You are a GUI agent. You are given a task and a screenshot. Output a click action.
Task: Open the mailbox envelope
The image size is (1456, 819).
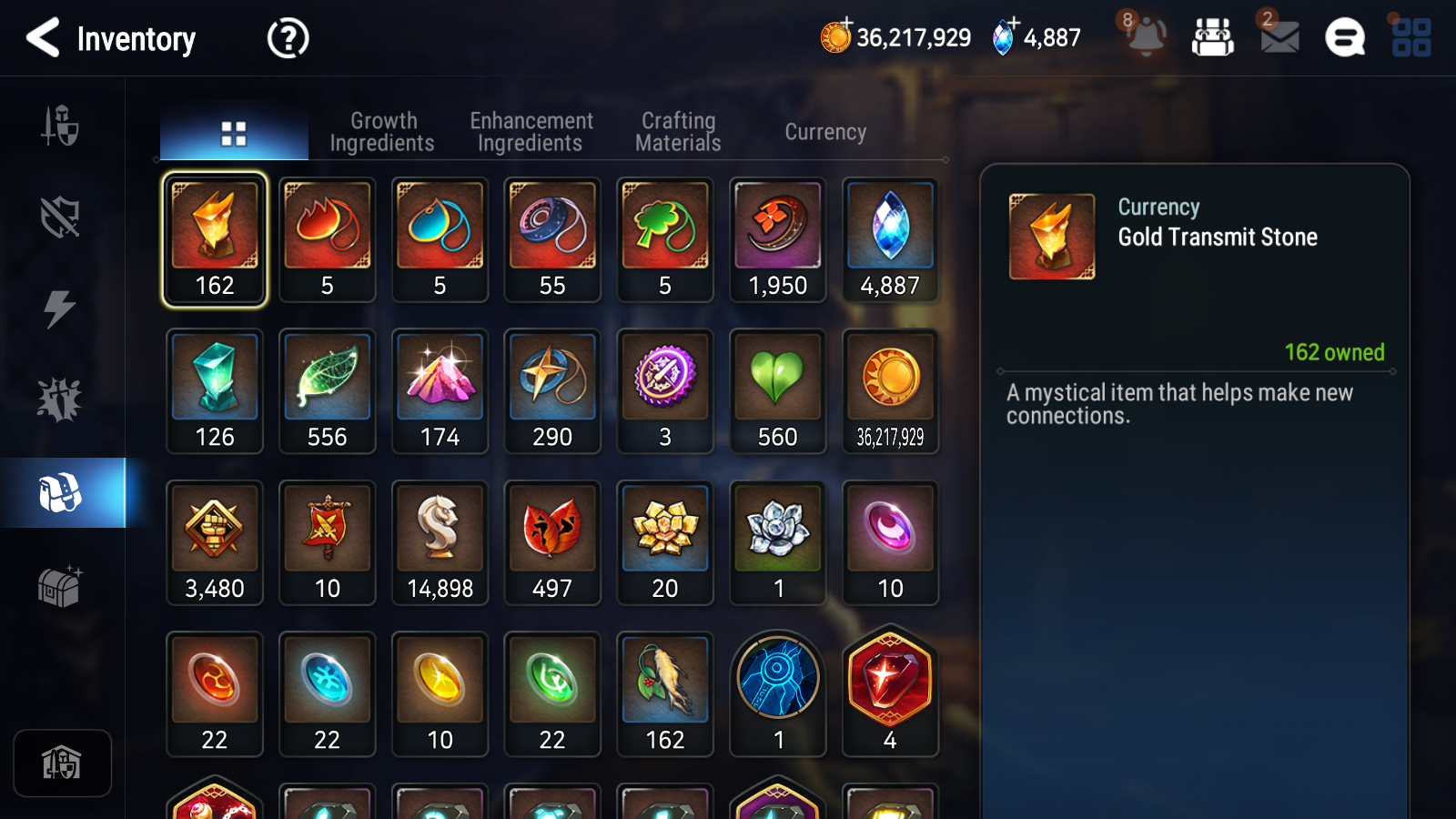(x=1279, y=37)
